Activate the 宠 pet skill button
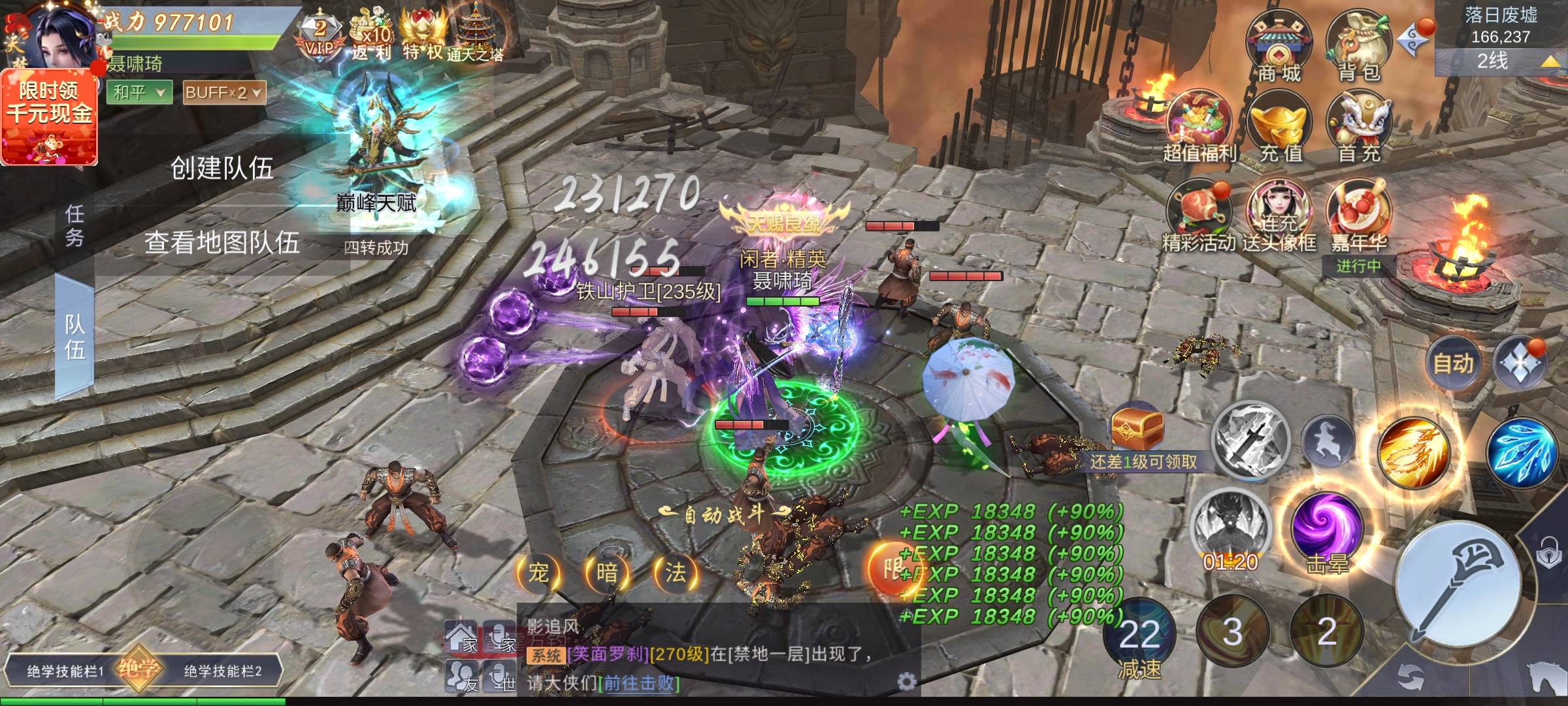The image size is (1568, 706). tap(538, 573)
